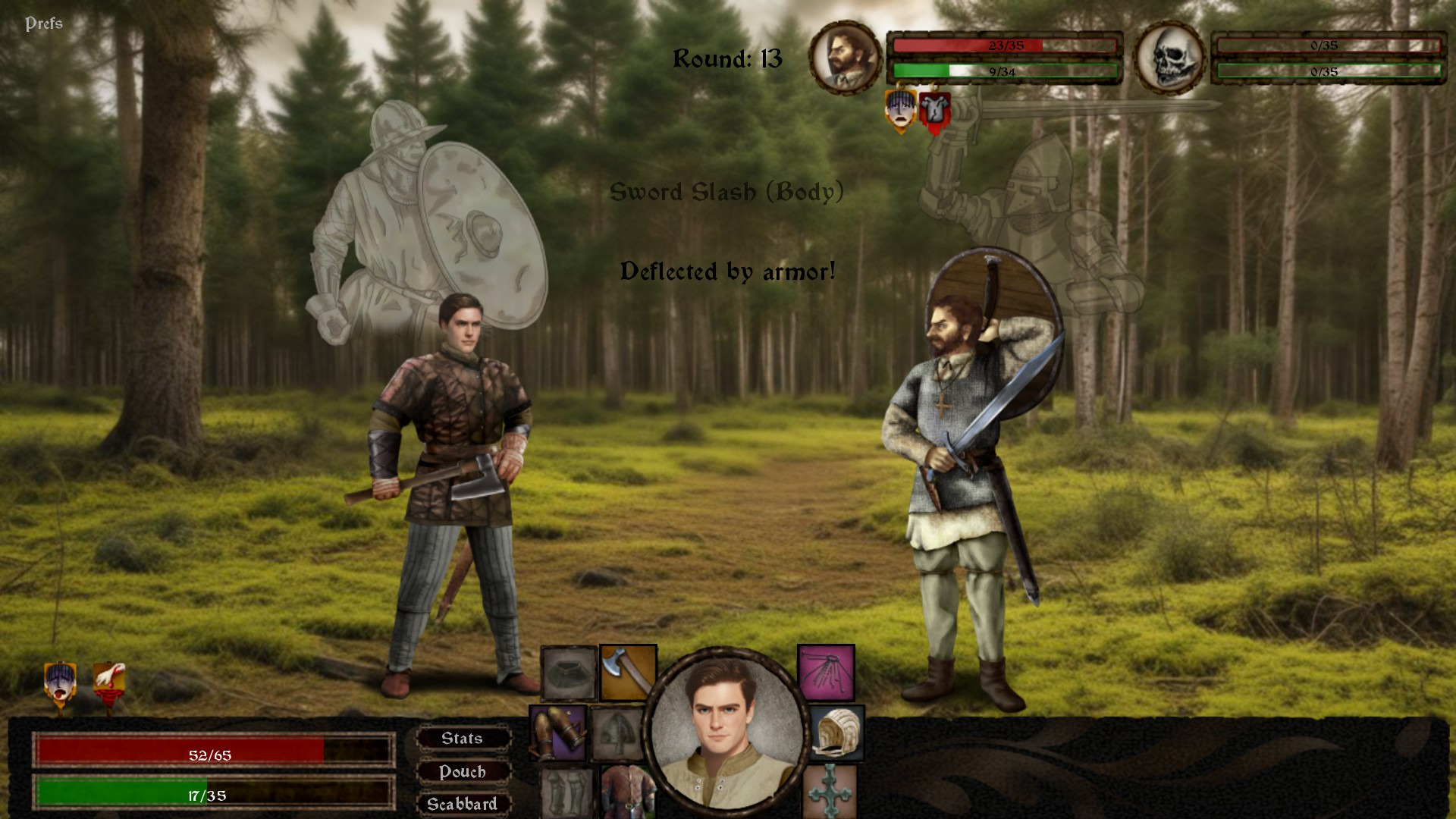Select the leather body armor slot
Screen dimensions: 1456x819
click(x=626, y=792)
